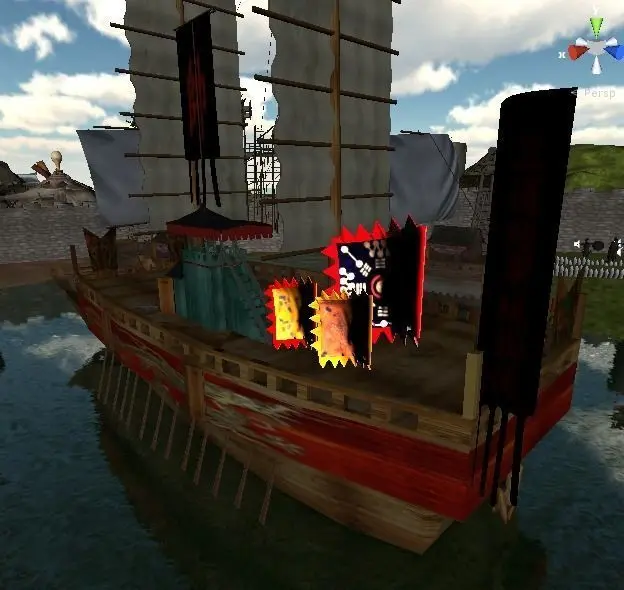Viewport: 624px width, 590px height.
Task: Click the green Y-axis cone on the gizmo
Action: 597,26
